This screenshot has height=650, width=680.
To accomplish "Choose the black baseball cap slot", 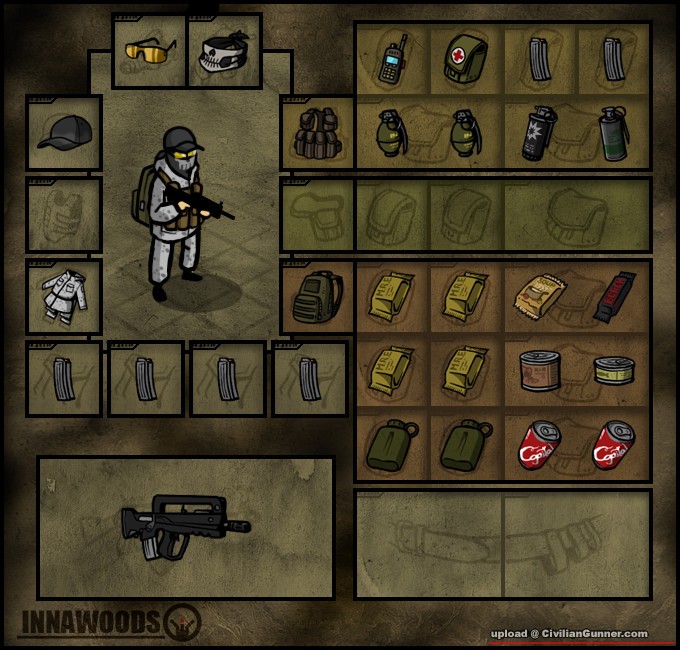I will click(x=64, y=133).
